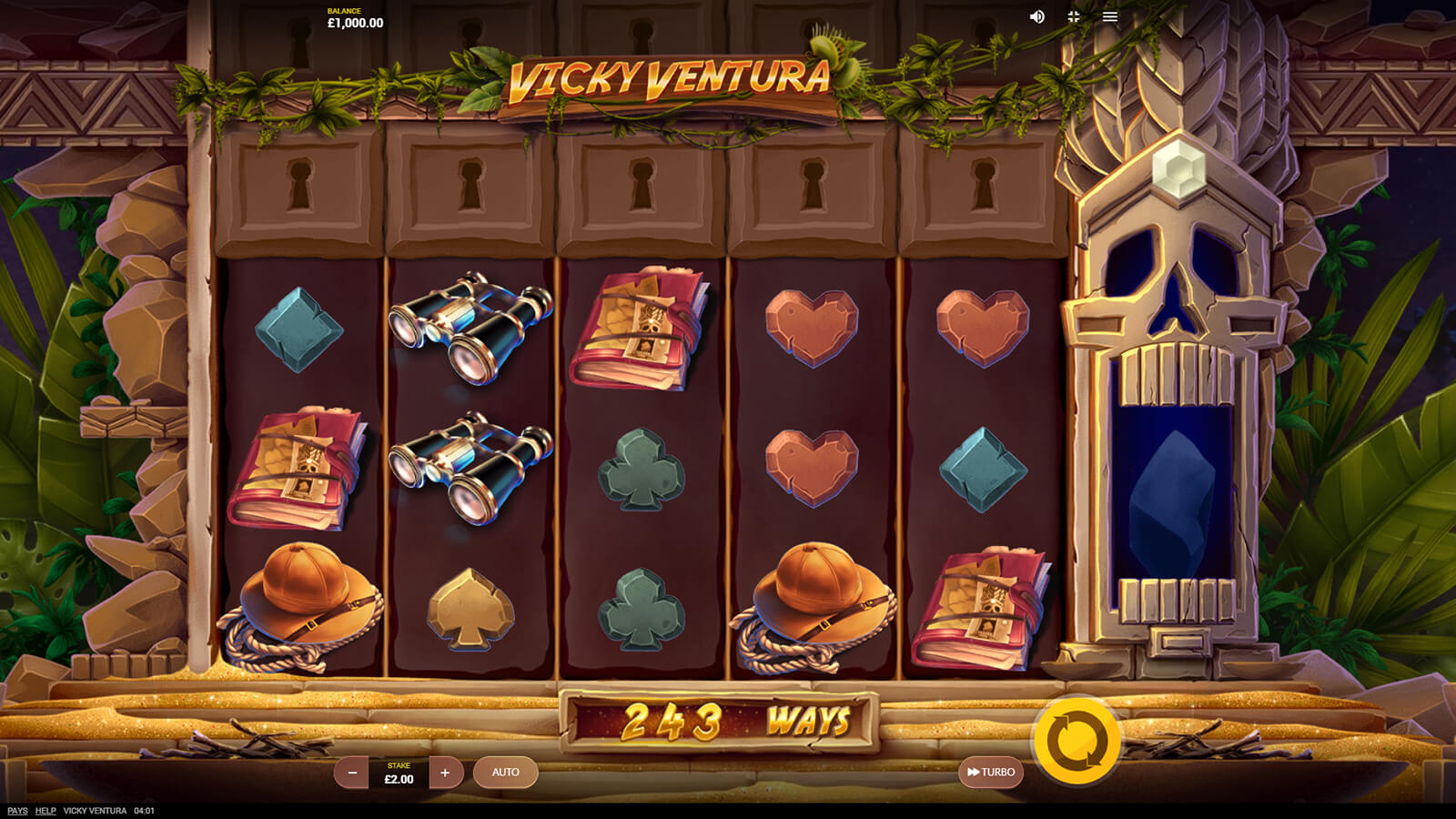Open the hamburger menu

(x=1110, y=17)
